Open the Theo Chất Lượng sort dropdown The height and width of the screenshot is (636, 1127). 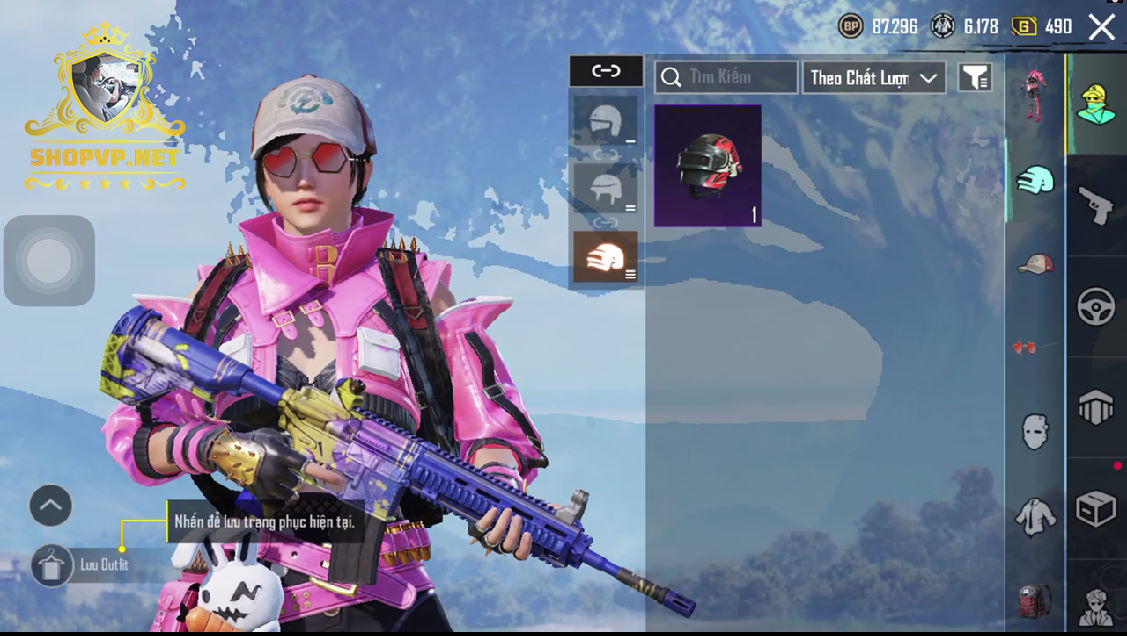[873, 77]
